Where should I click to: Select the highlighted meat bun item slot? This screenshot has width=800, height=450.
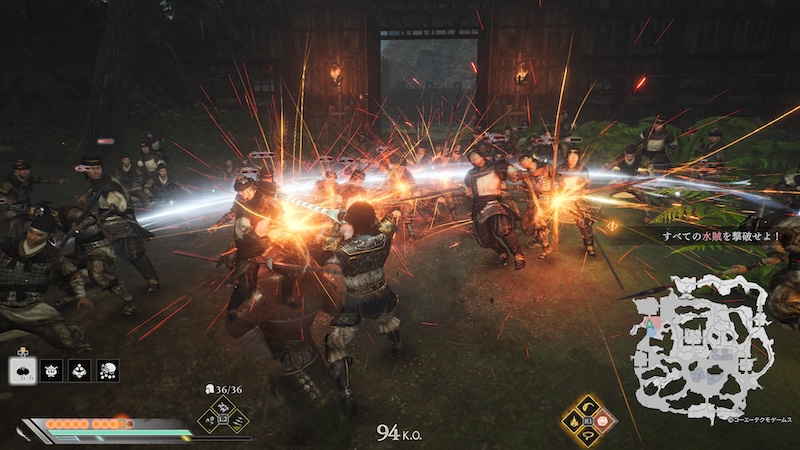tap(23, 371)
